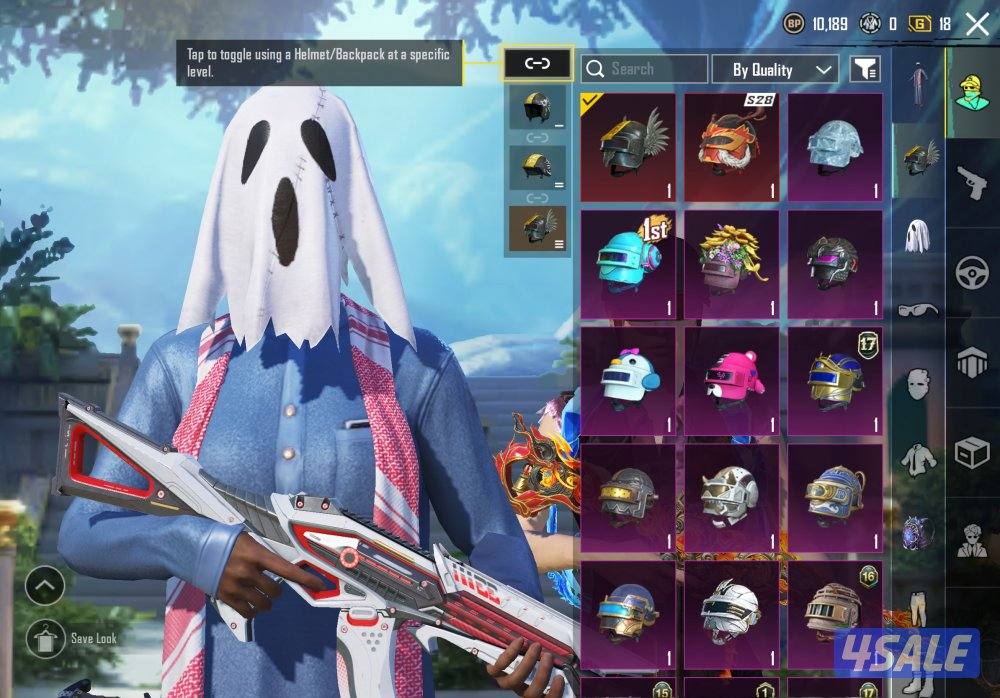Click the up-arrow collapse button

(46, 585)
